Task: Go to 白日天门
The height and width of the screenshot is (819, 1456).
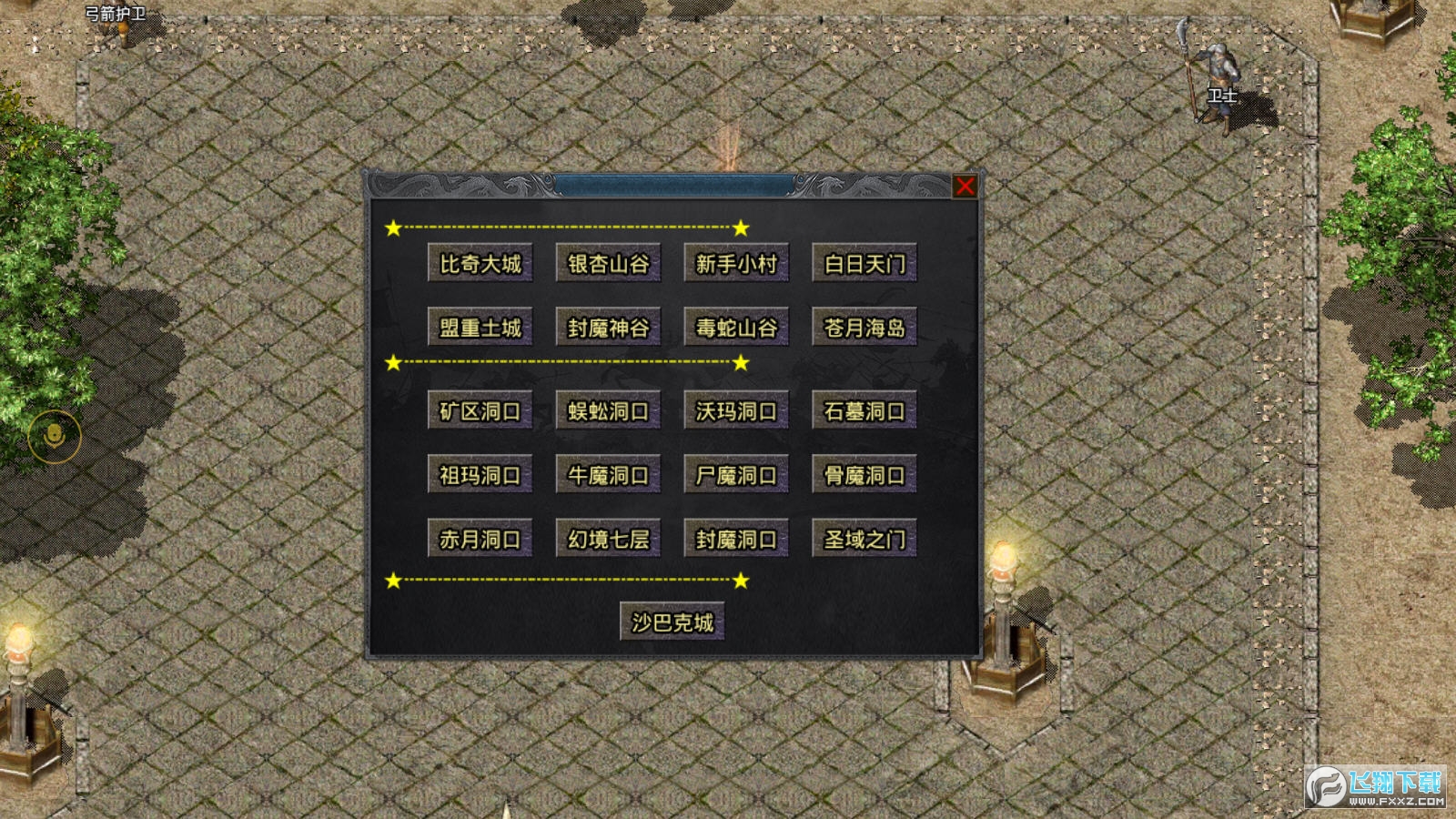Action: click(864, 264)
